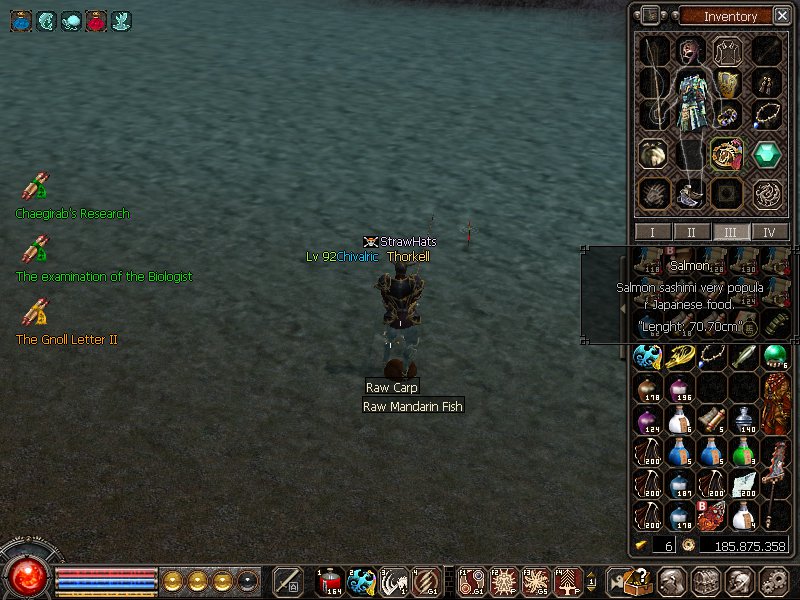Screen dimensions: 800x600
Task: Open the gear-shaped system options button
Action: pos(772,581)
